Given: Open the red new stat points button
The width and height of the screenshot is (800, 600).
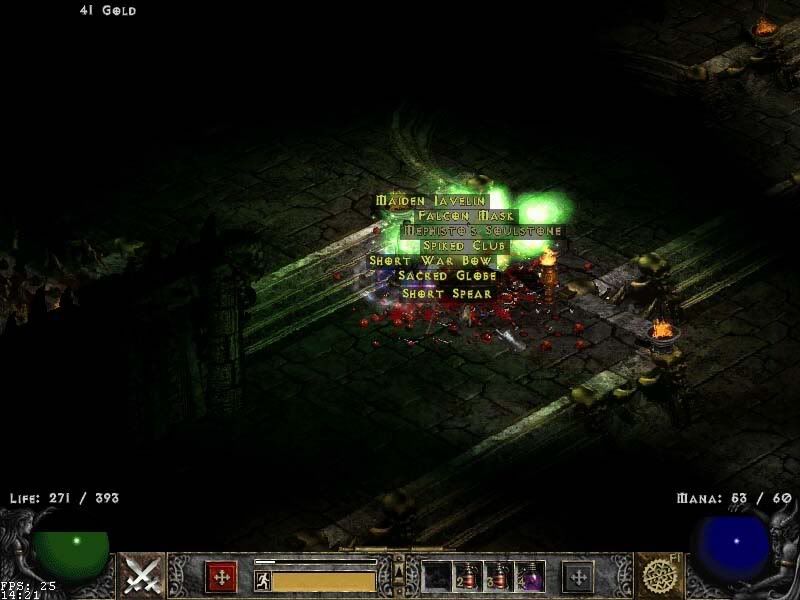Looking at the screenshot, I should 221,577.
